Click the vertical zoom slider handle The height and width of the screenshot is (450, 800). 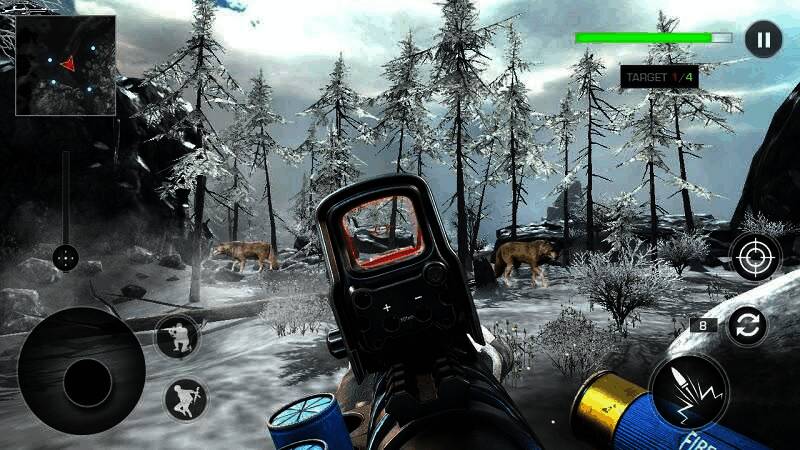pos(66,258)
